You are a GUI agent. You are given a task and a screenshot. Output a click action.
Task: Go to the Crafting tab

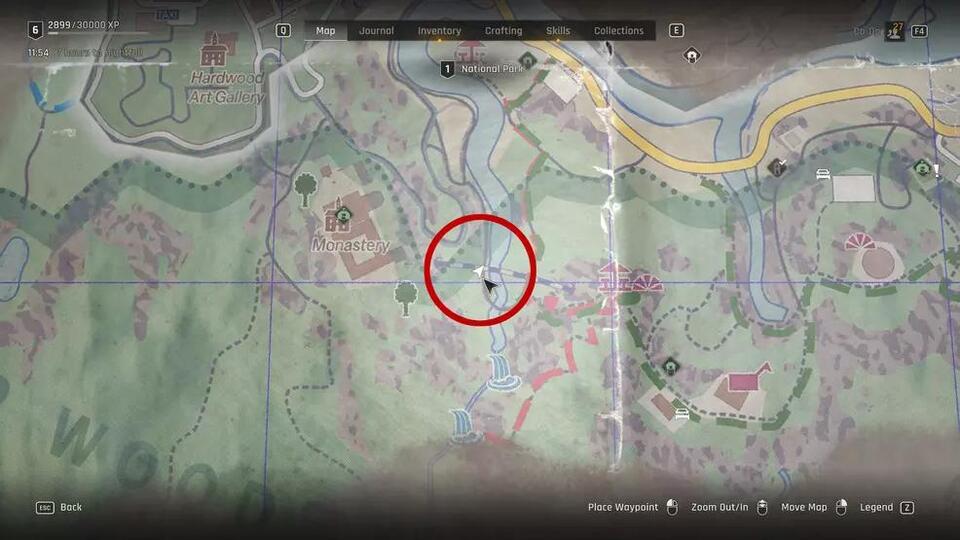tap(503, 31)
